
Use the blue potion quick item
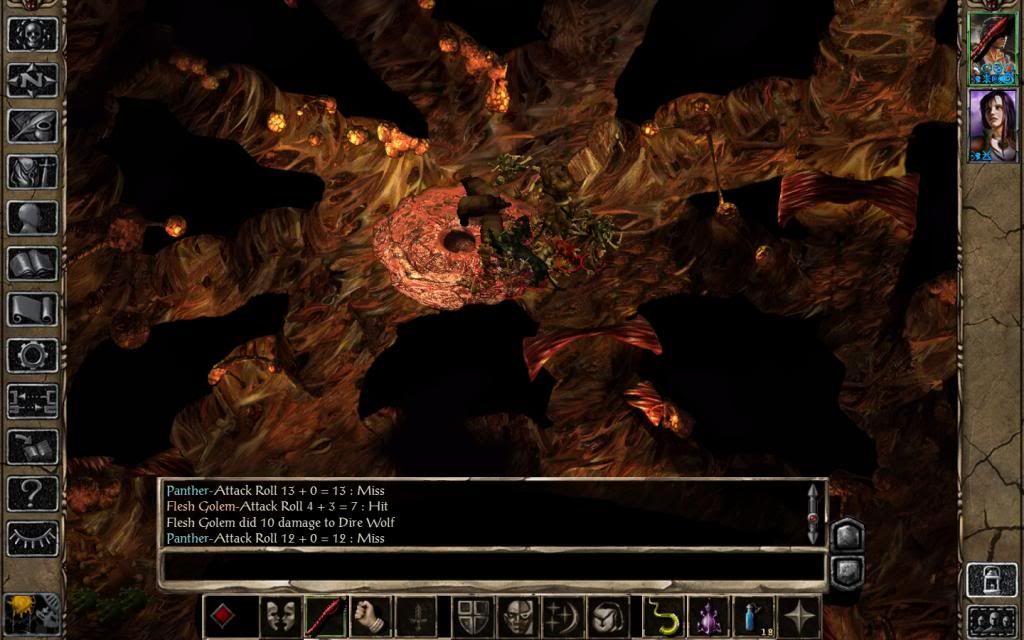754,615
